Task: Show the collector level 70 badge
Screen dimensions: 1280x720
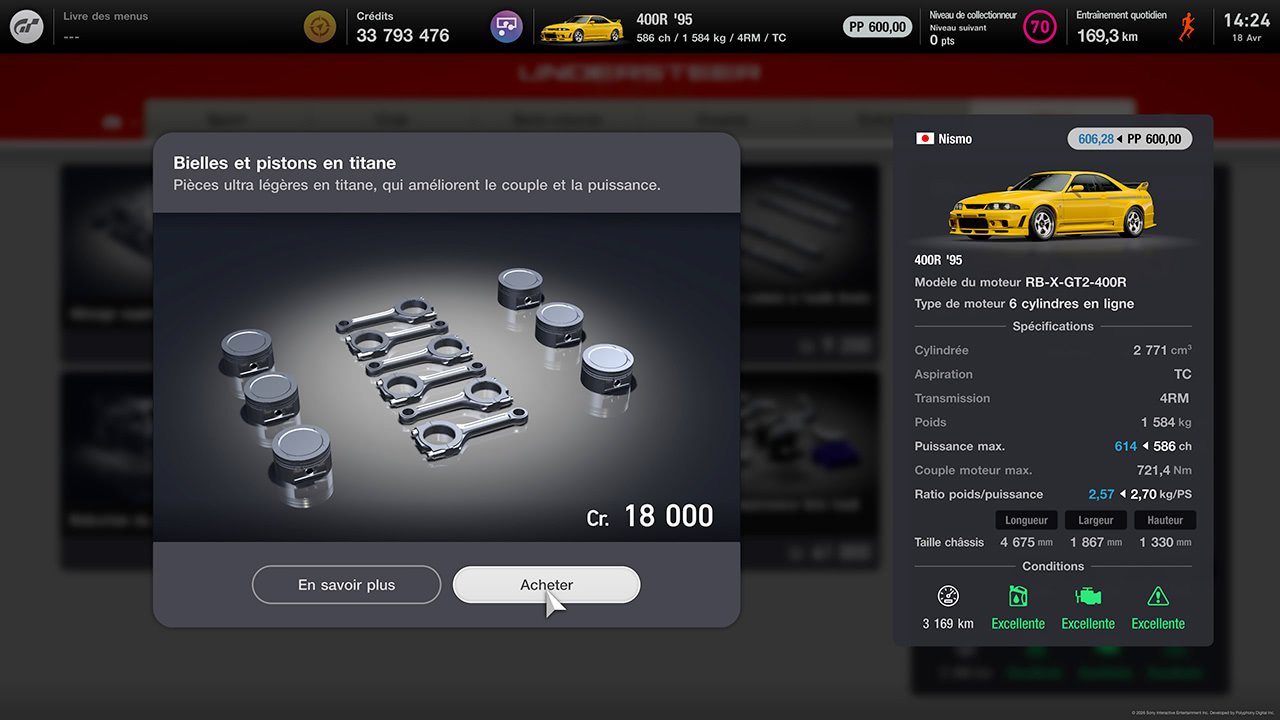Action: click(x=1040, y=27)
